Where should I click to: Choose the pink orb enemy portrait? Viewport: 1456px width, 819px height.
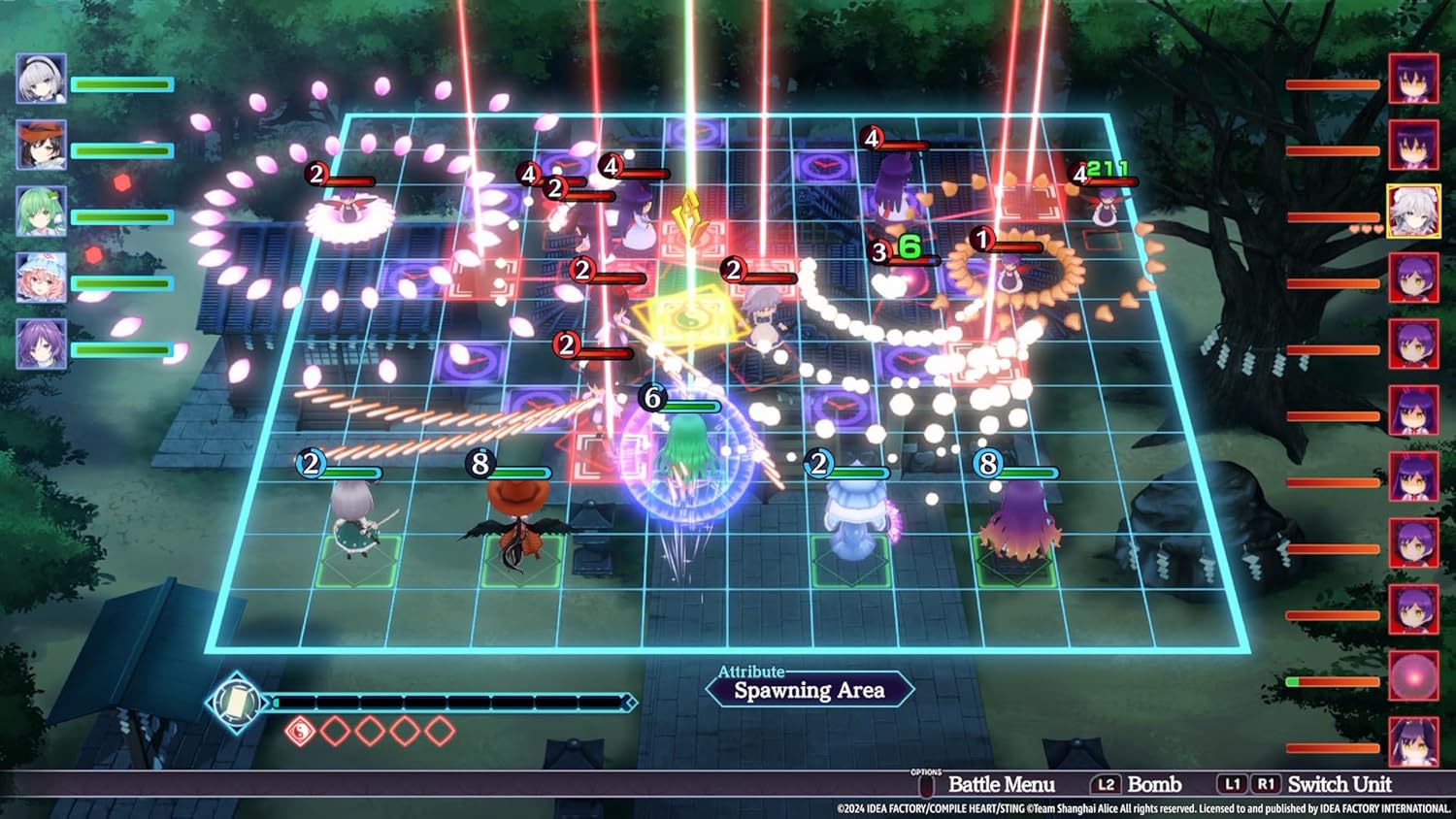tap(1413, 675)
